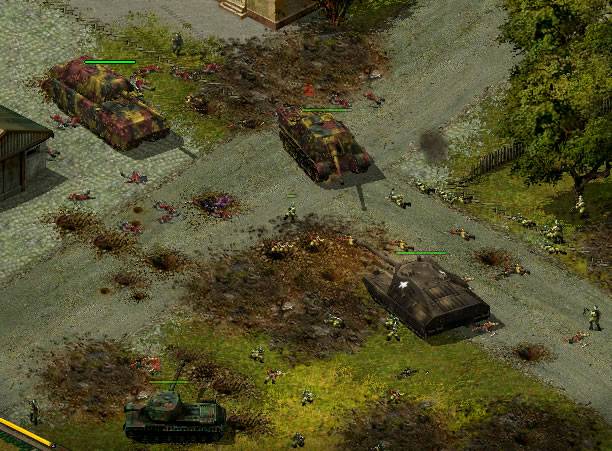612x451 pixels.
Task: Select the green tank at the bottom
Action: coord(173,413)
